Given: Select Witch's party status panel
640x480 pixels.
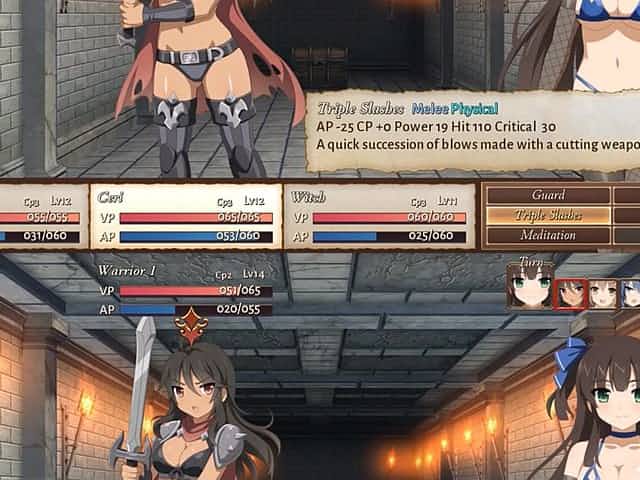Looking at the screenshot, I should [380, 216].
